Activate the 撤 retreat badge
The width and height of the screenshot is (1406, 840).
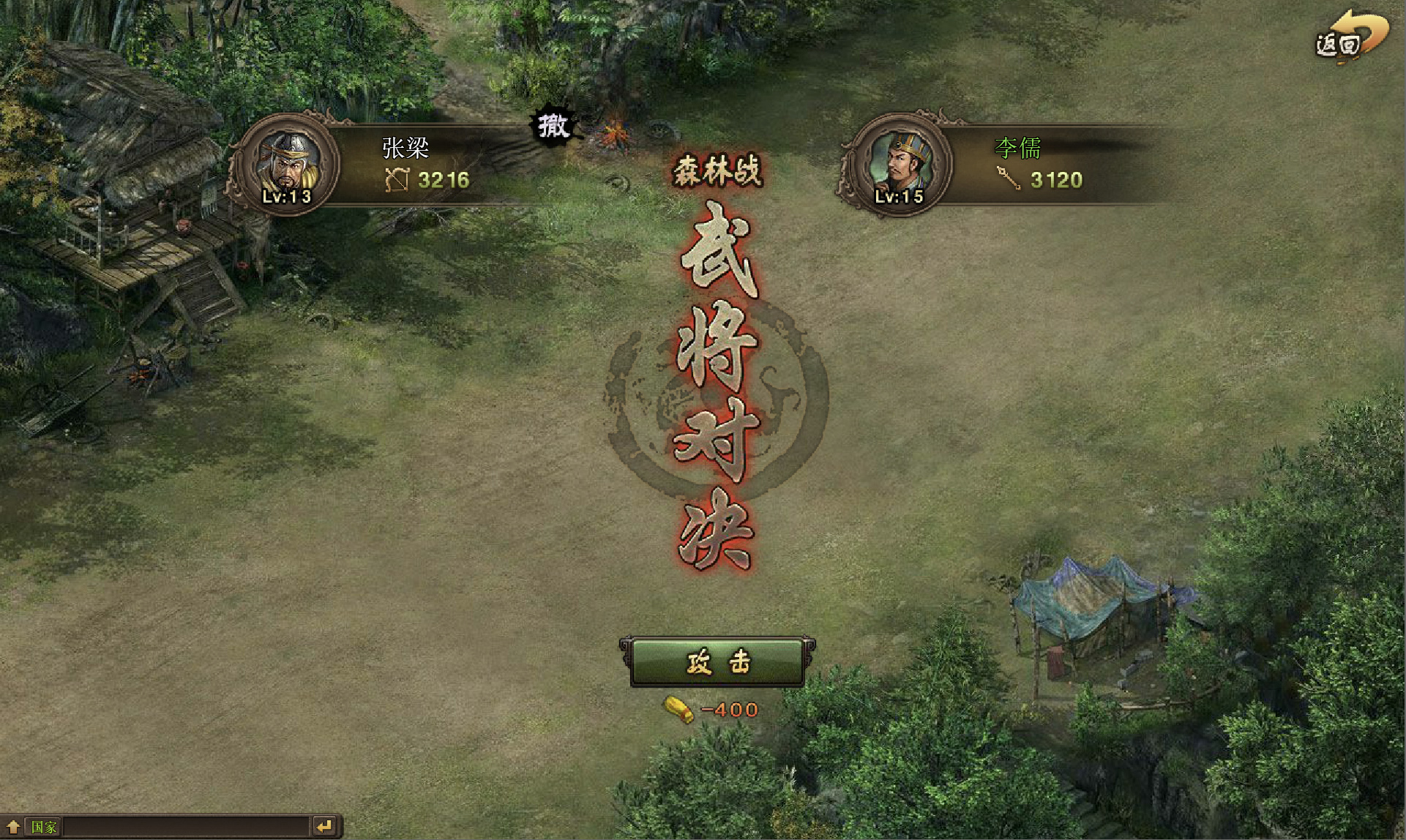click(x=554, y=126)
